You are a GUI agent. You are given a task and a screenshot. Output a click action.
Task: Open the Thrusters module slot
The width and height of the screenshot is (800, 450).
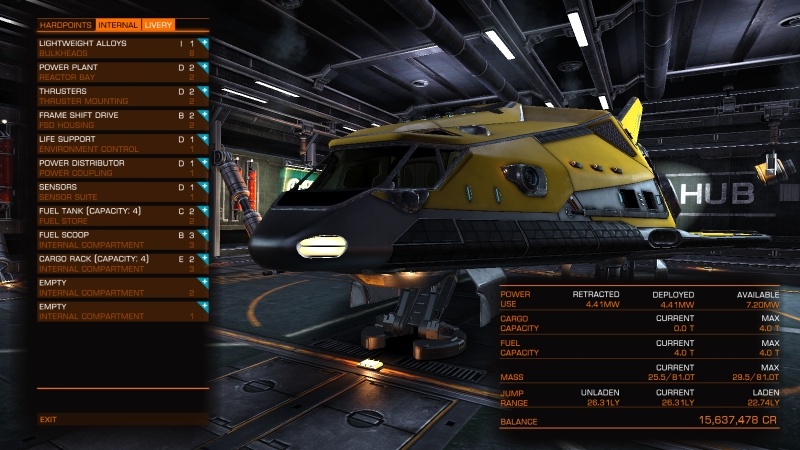[123, 96]
